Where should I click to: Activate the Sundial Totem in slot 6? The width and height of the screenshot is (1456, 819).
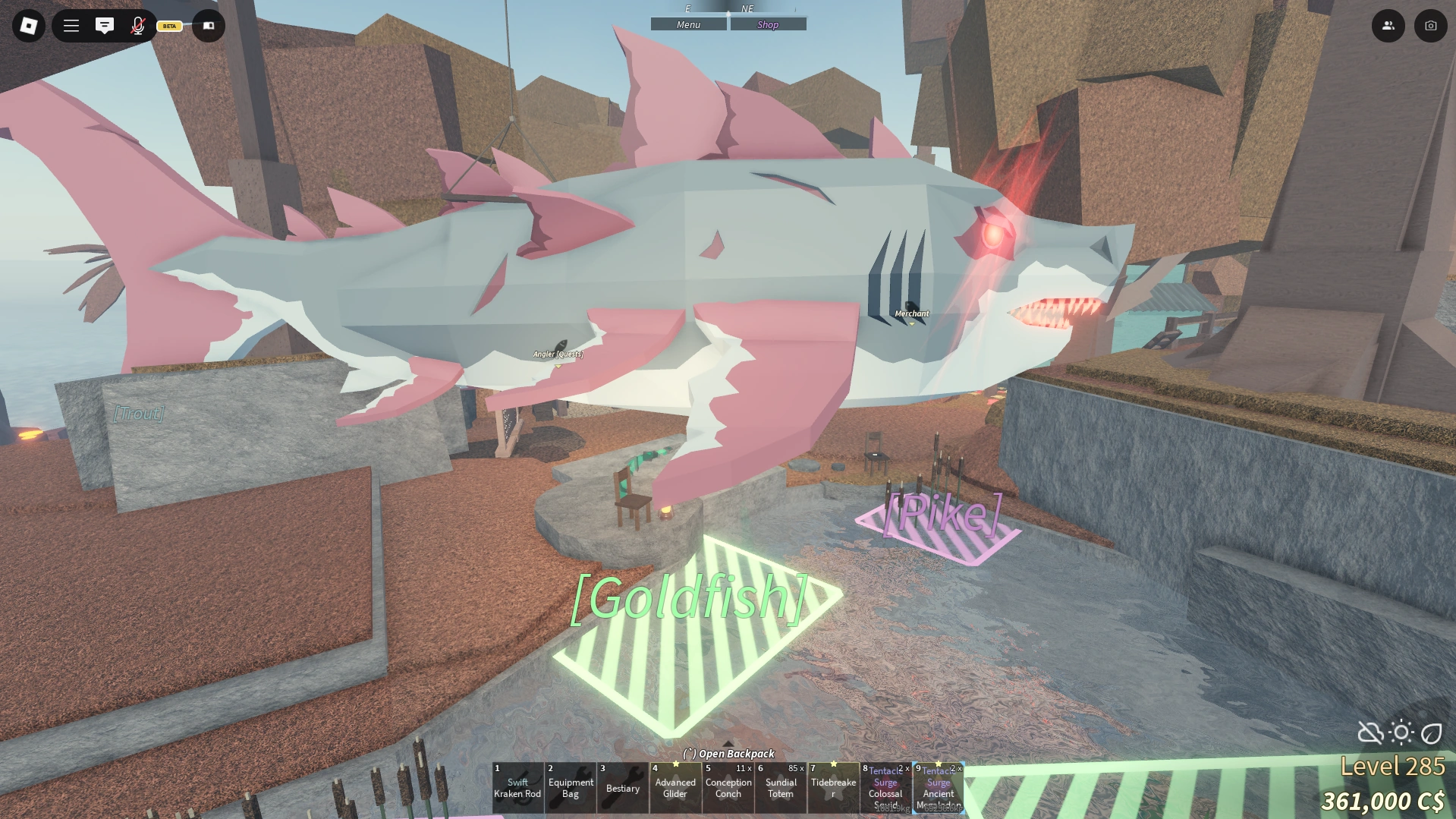click(780, 789)
